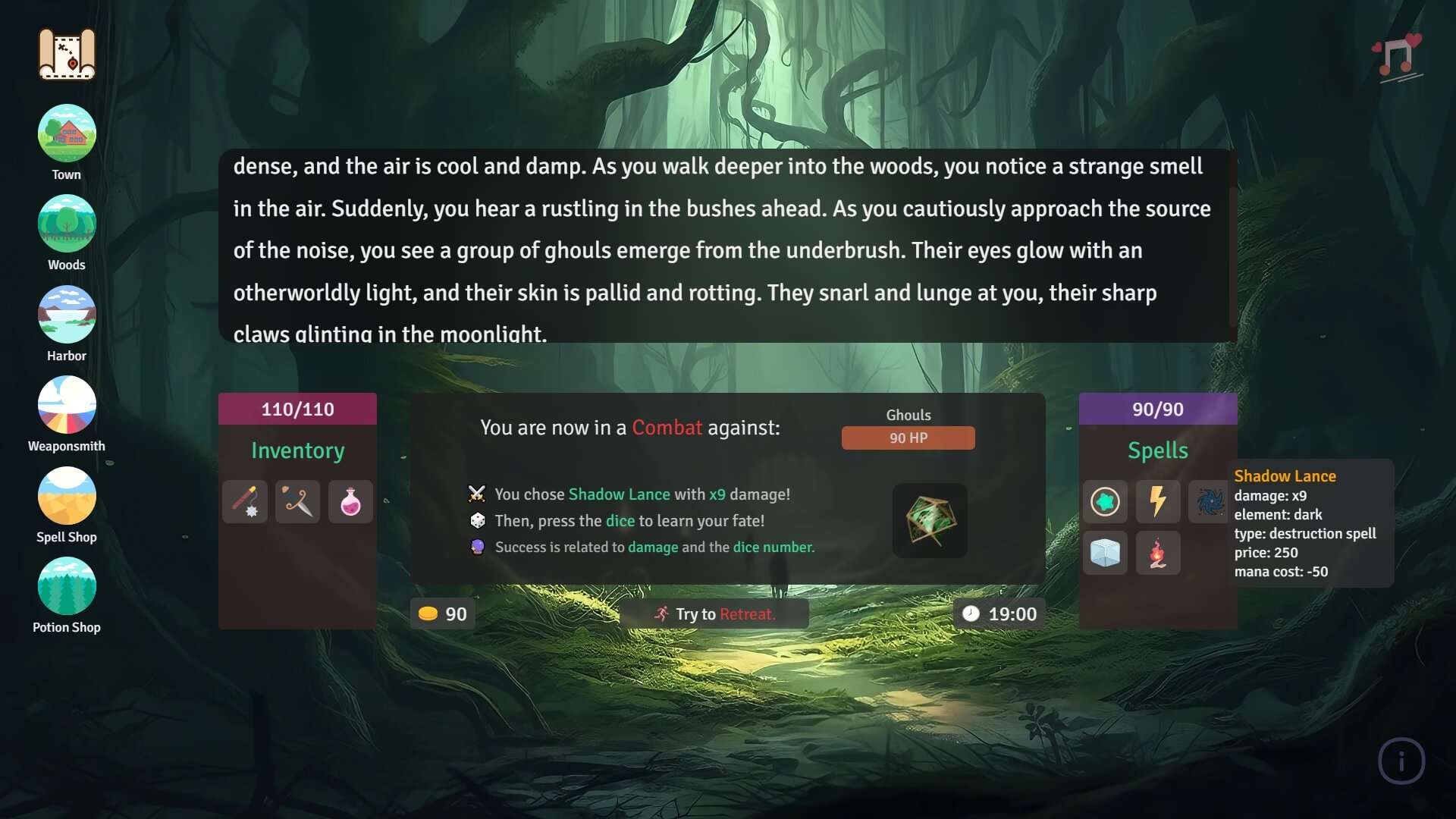
Task: Visit the Harbor from the sidebar
Action: tap(67, 314)
